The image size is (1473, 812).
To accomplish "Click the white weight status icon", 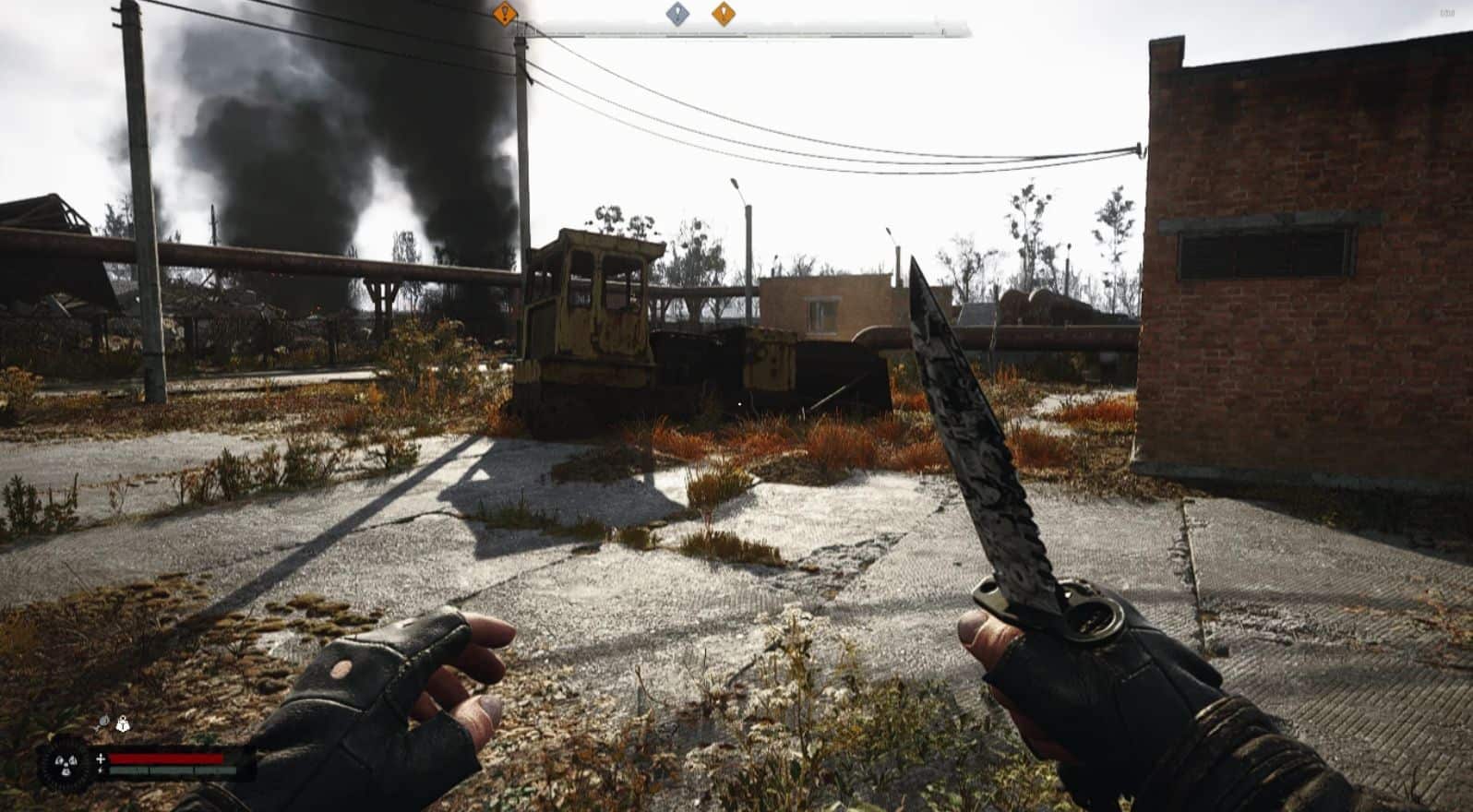I will [122, 724].
